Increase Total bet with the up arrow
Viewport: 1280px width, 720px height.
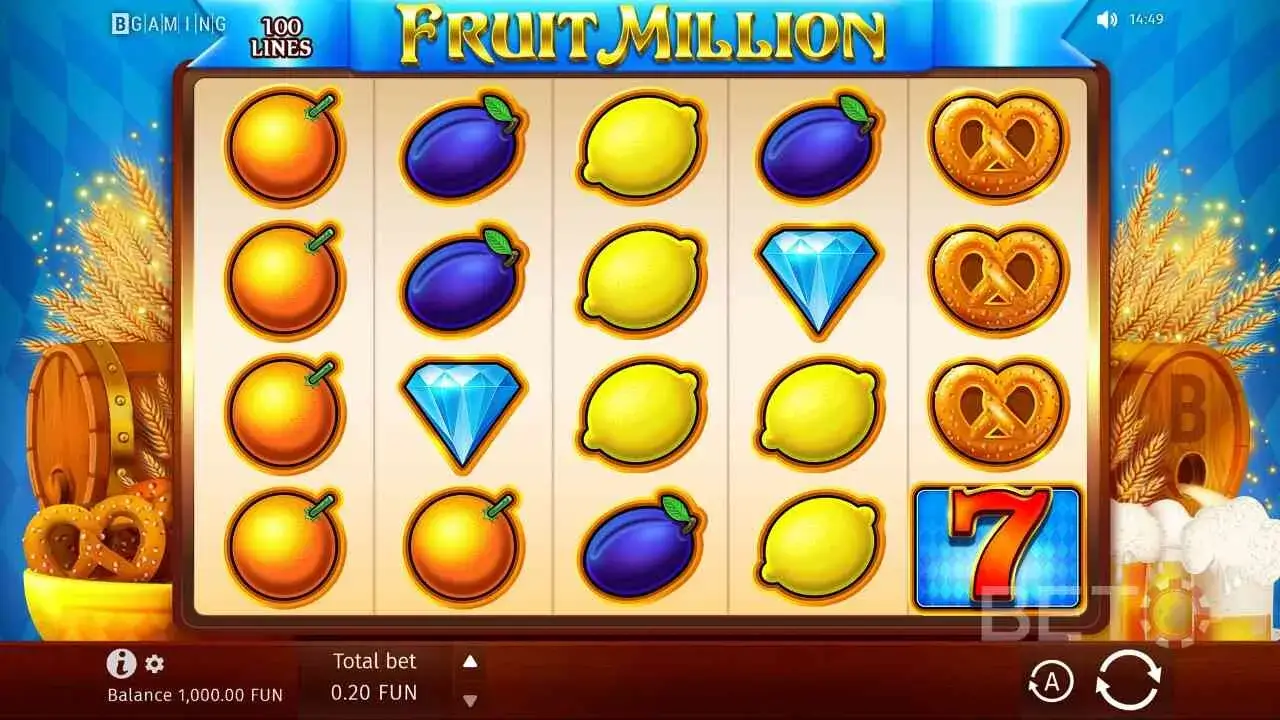click(x=470, y=660)
